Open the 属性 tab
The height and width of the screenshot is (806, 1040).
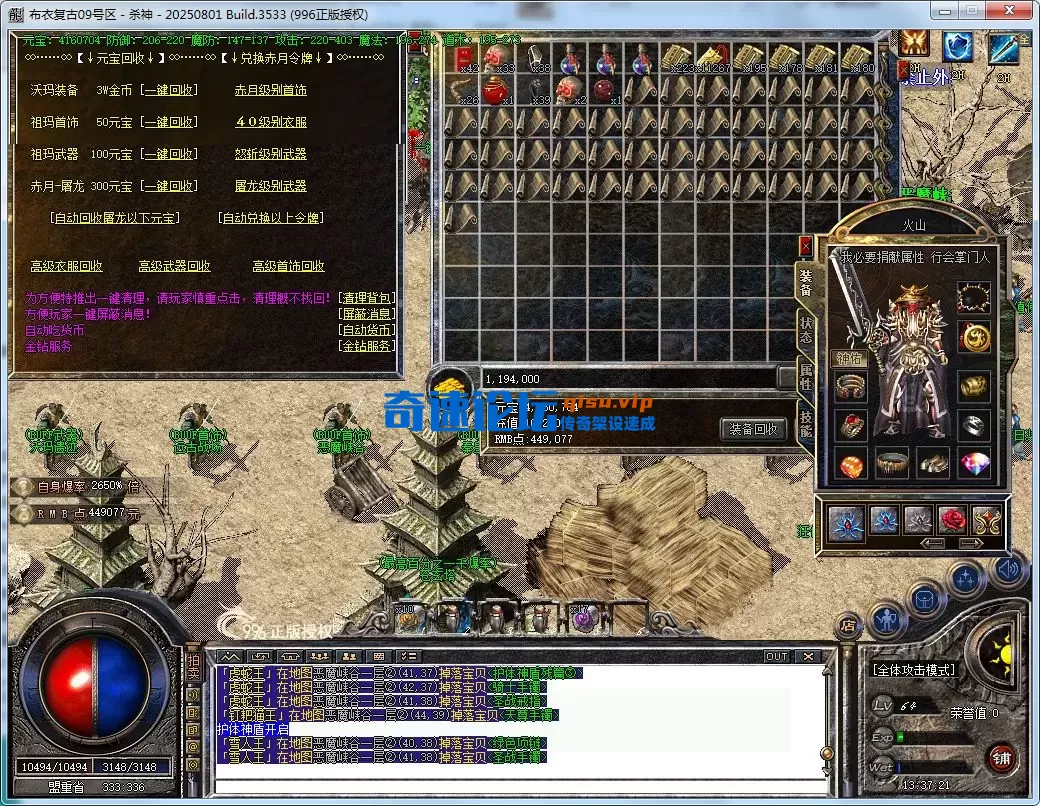(806, 377)
